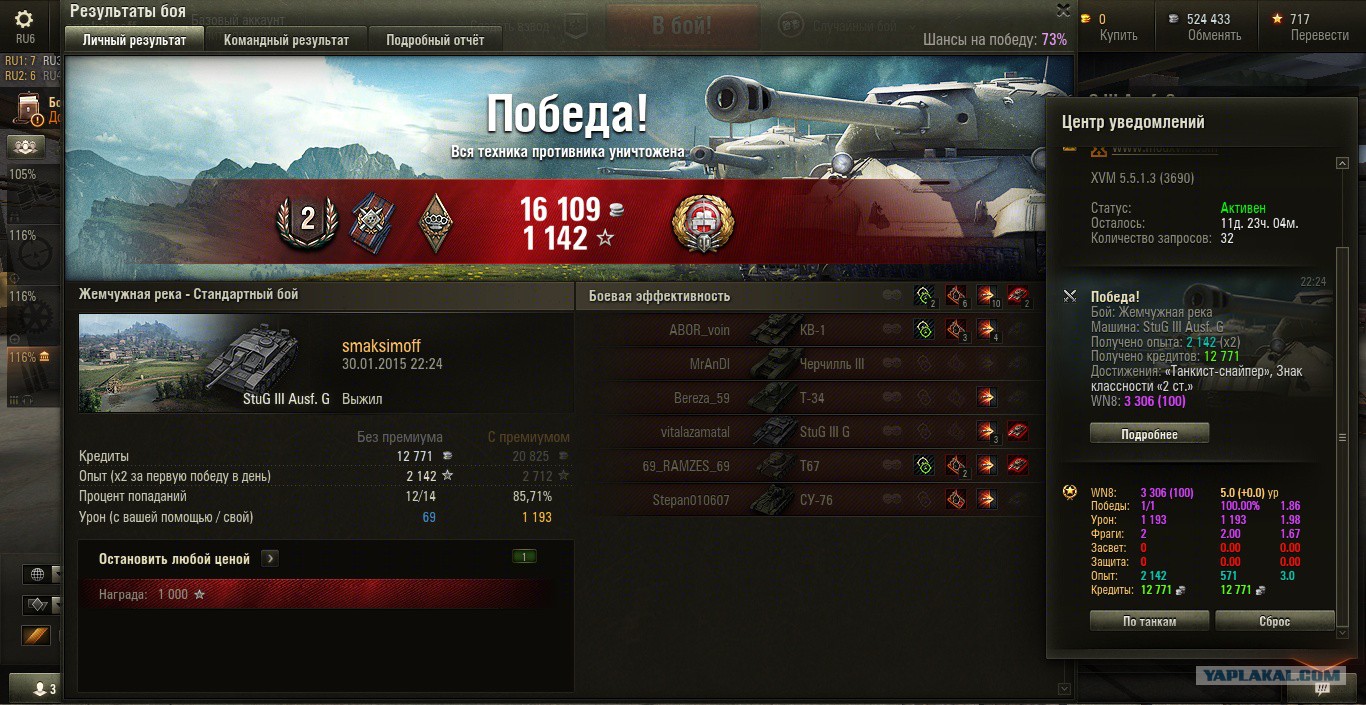Open the По танкам statistics
This screenshot has height=705, width=1366.
pyautogui.click(x=1149, y=621)
